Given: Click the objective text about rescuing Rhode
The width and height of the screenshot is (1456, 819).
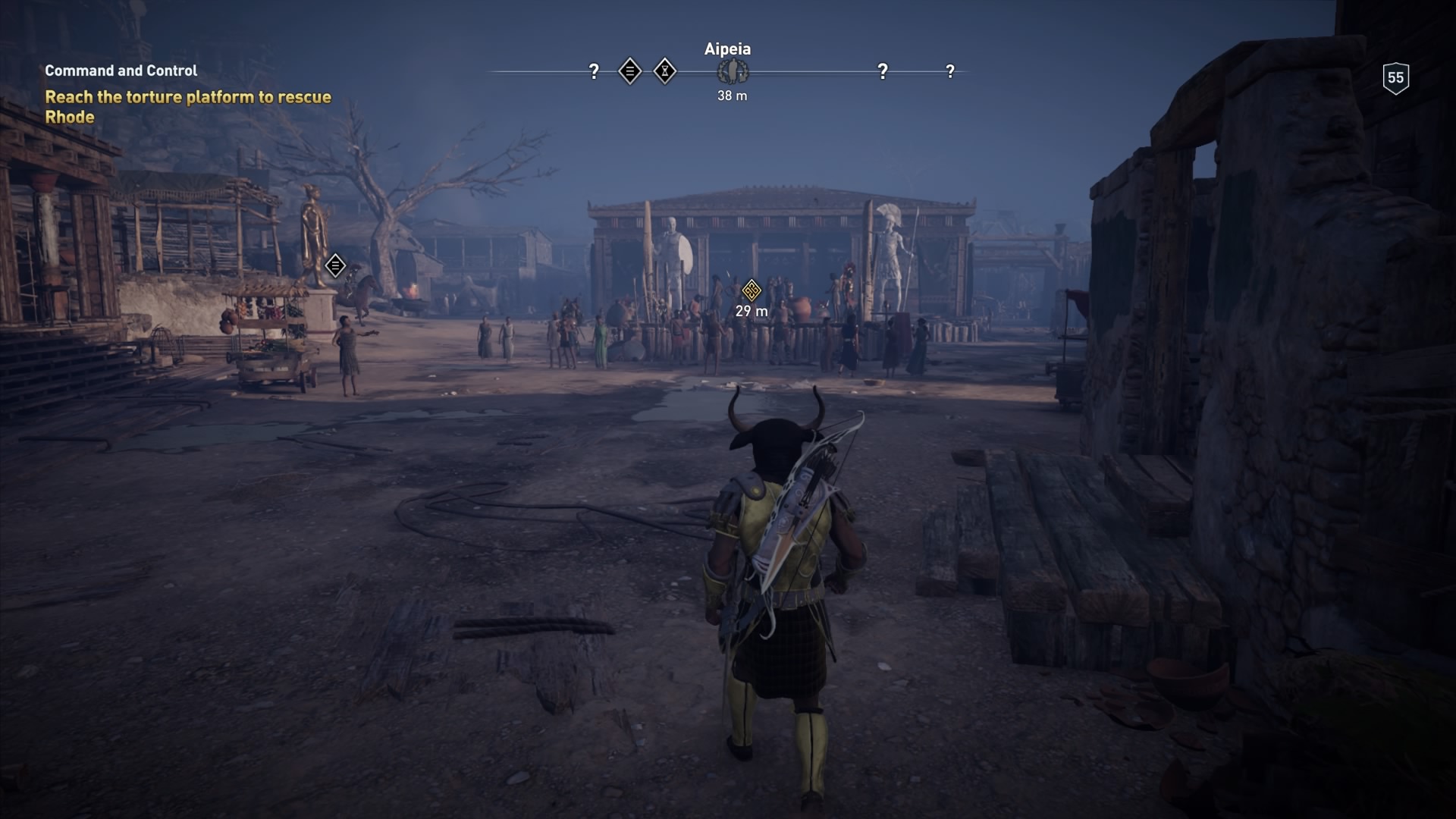Looking at the screenshot, I should click(x=190, y=106).
